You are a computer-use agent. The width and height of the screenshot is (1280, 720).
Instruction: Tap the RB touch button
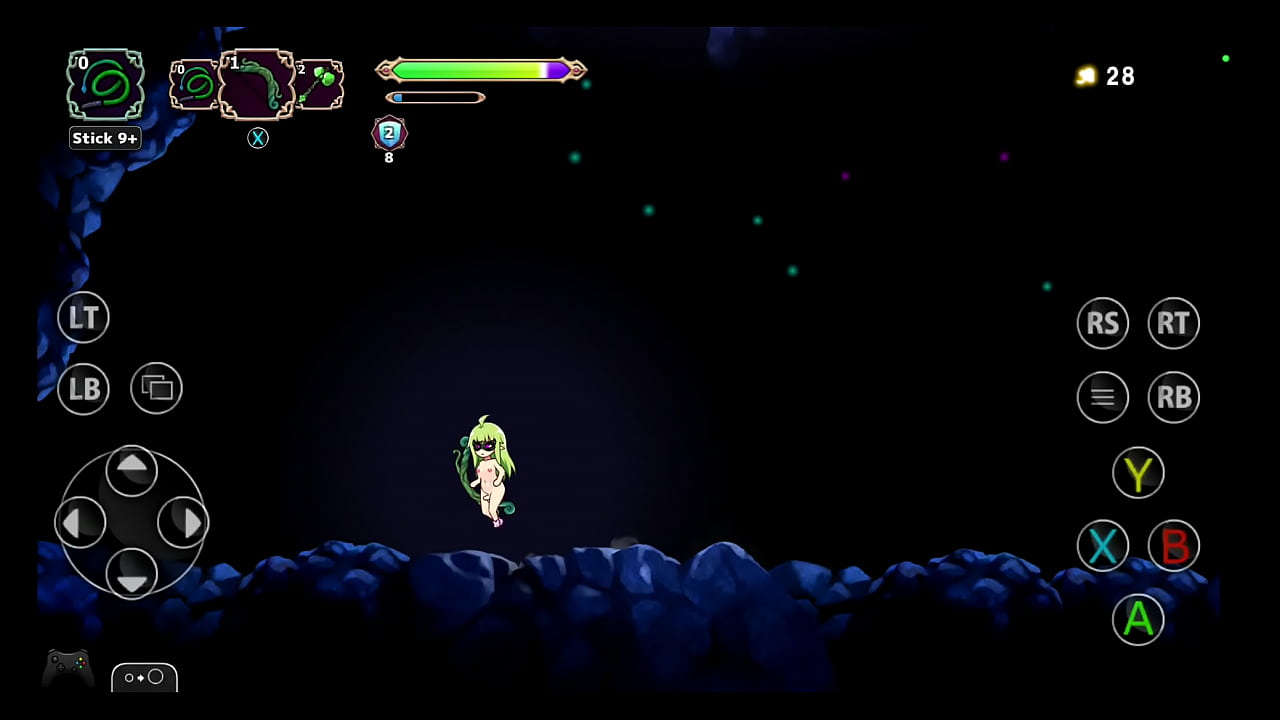point(1173,397)
